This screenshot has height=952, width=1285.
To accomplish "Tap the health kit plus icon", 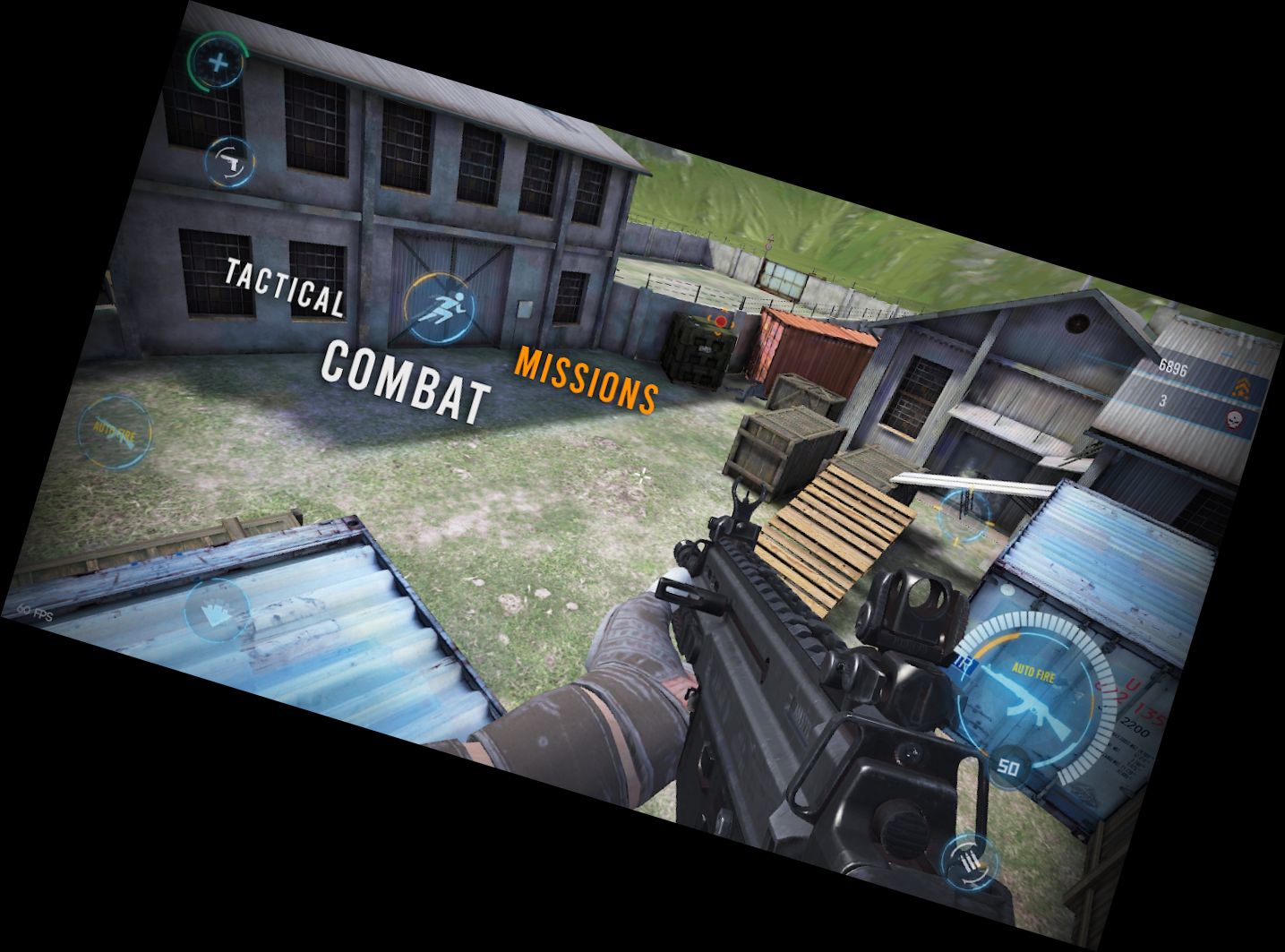I will [x=218, y=63].
